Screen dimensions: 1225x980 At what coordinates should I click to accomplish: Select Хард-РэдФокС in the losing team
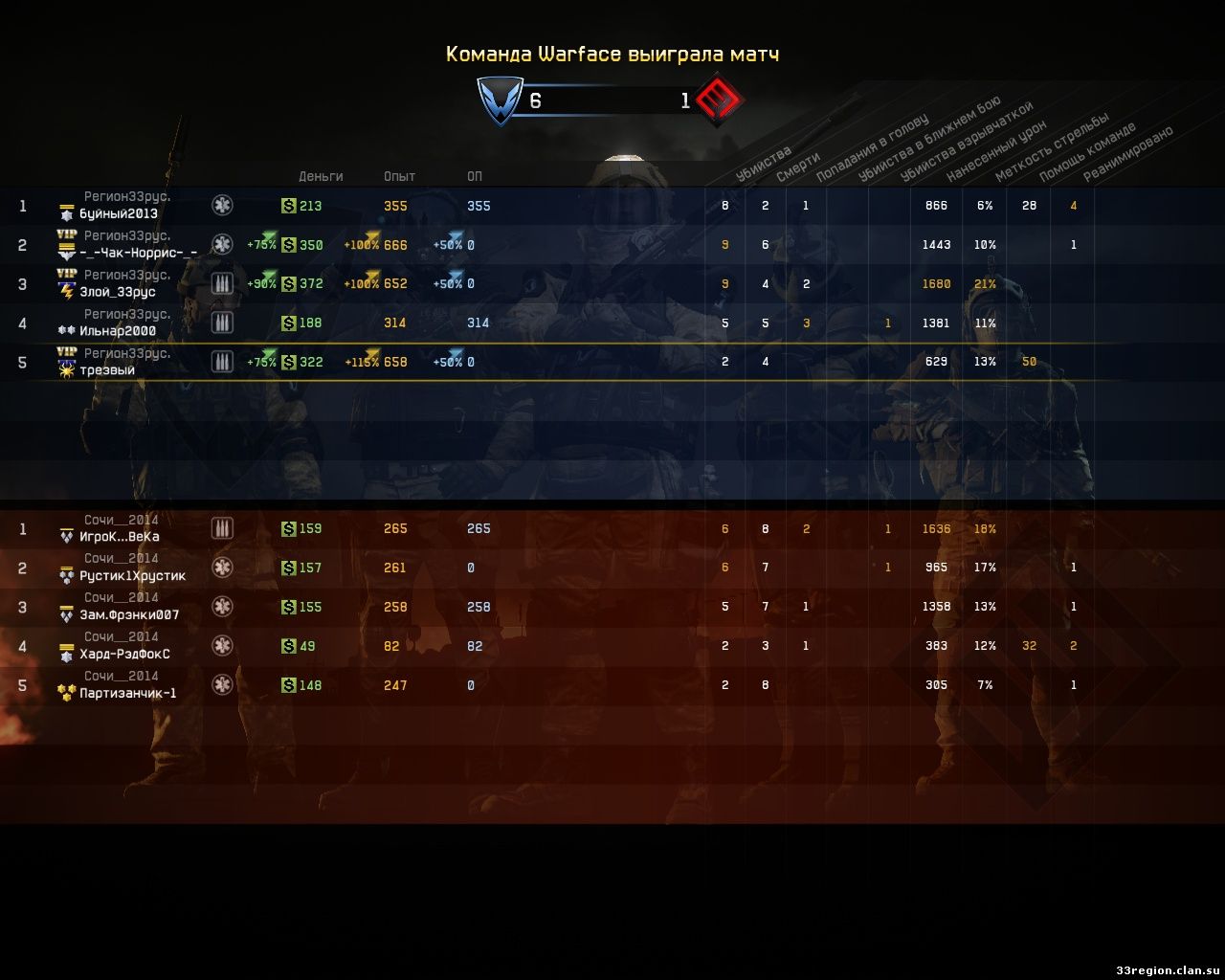coord(125,655)
